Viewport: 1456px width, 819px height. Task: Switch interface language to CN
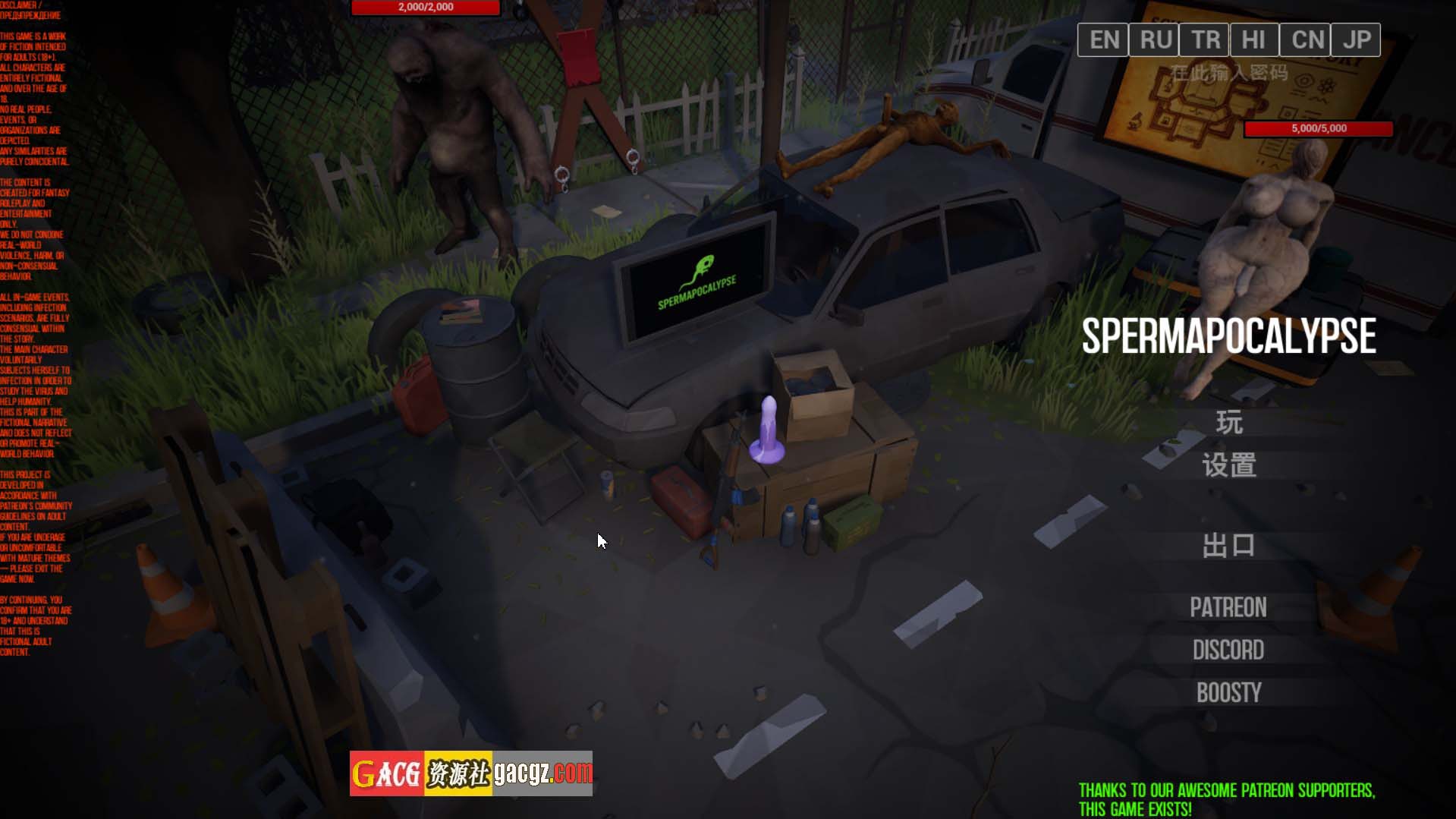point(1306,39)
